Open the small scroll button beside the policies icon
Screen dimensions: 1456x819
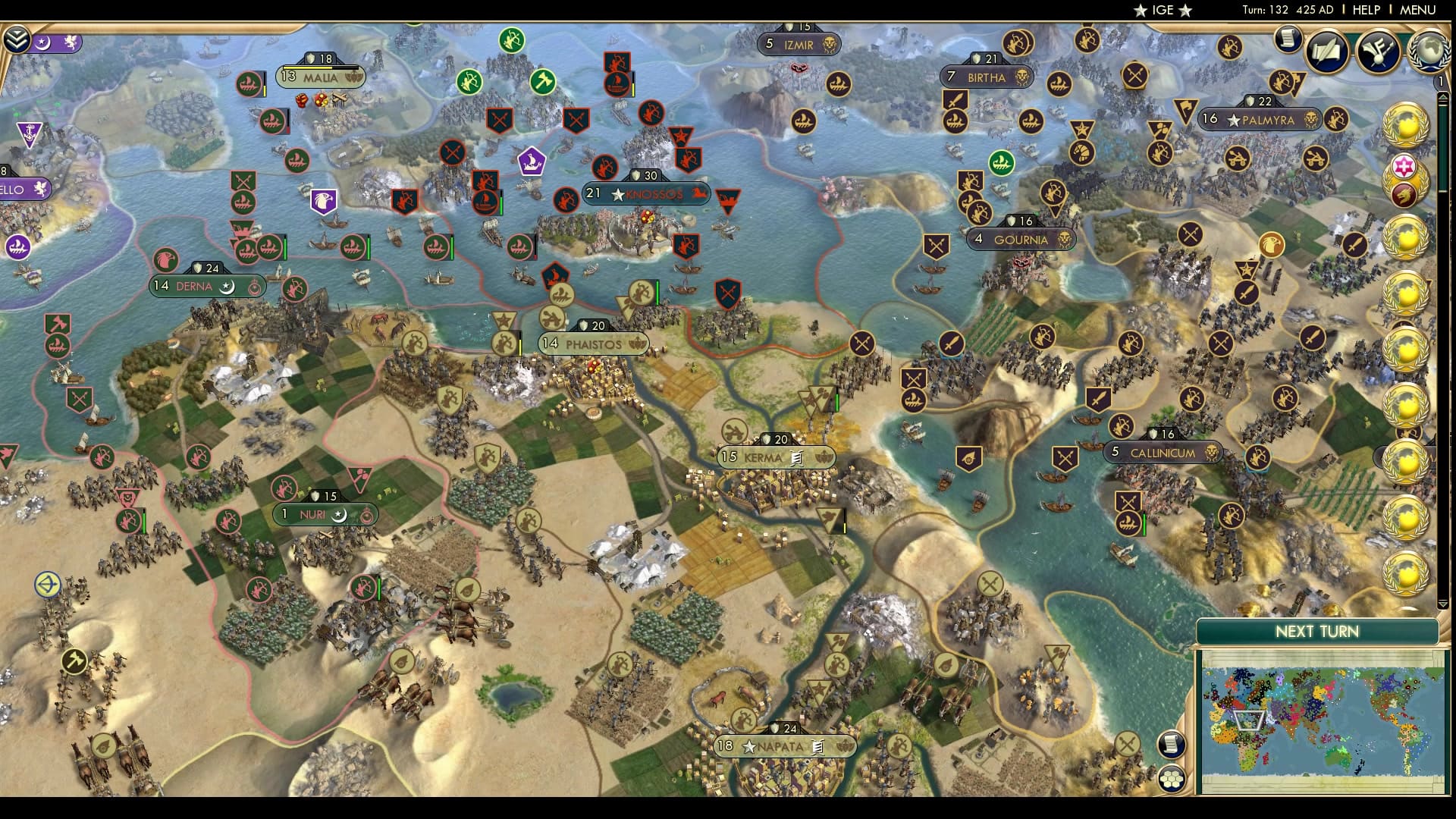pos(1287,38)
